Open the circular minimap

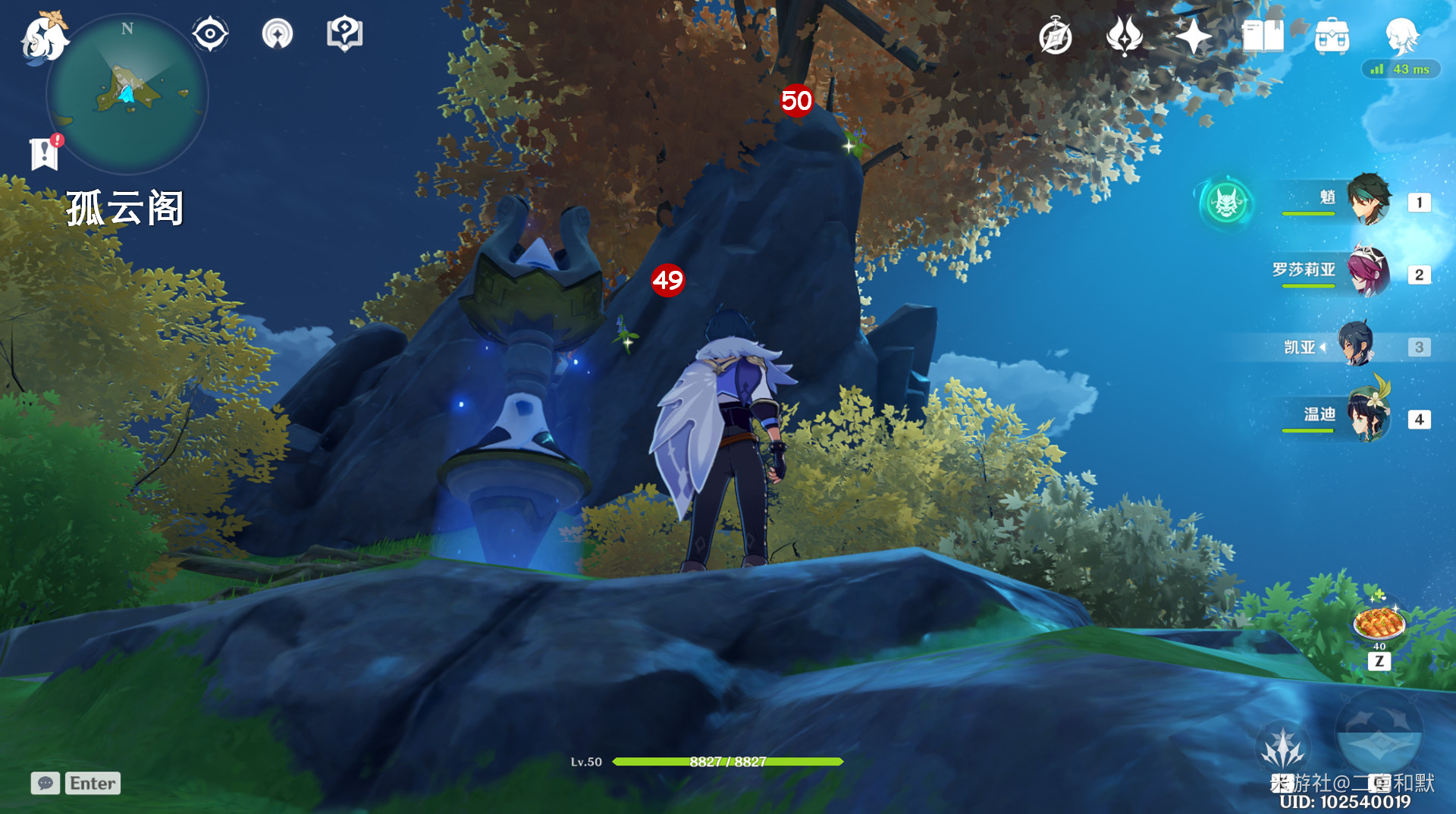(127, 94)
